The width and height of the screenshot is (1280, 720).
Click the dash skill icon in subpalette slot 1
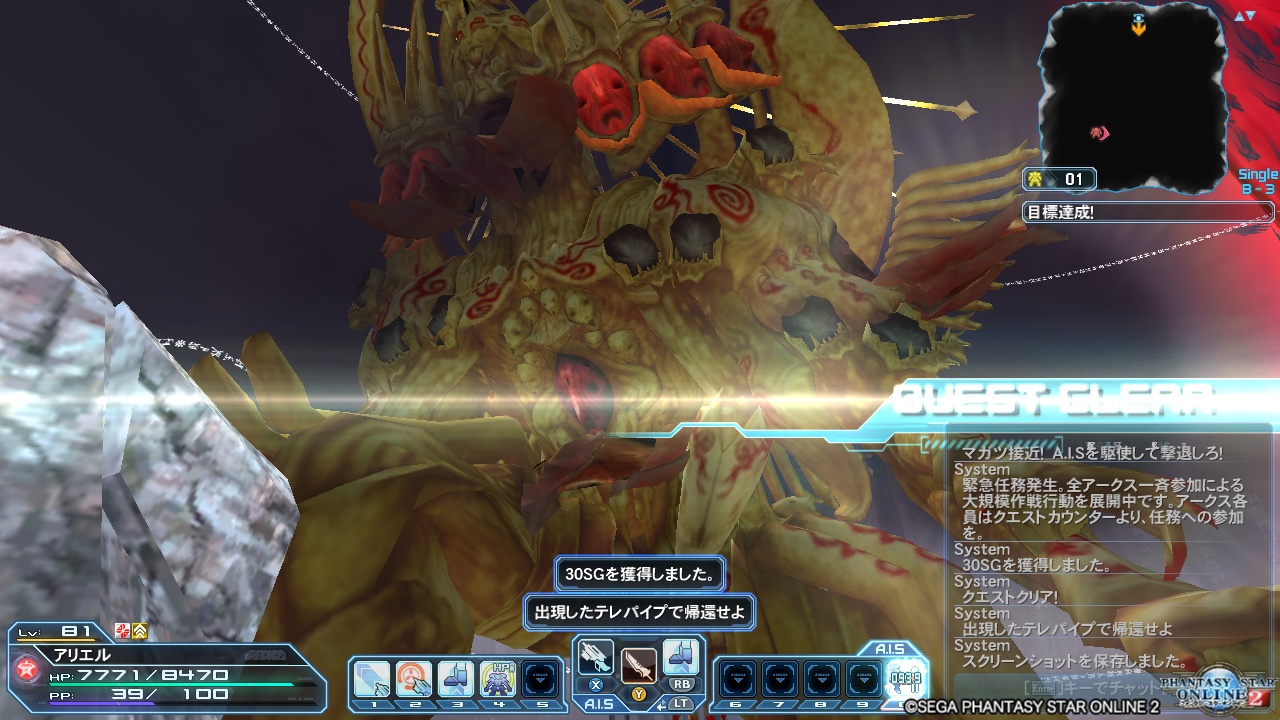point(372,678)
